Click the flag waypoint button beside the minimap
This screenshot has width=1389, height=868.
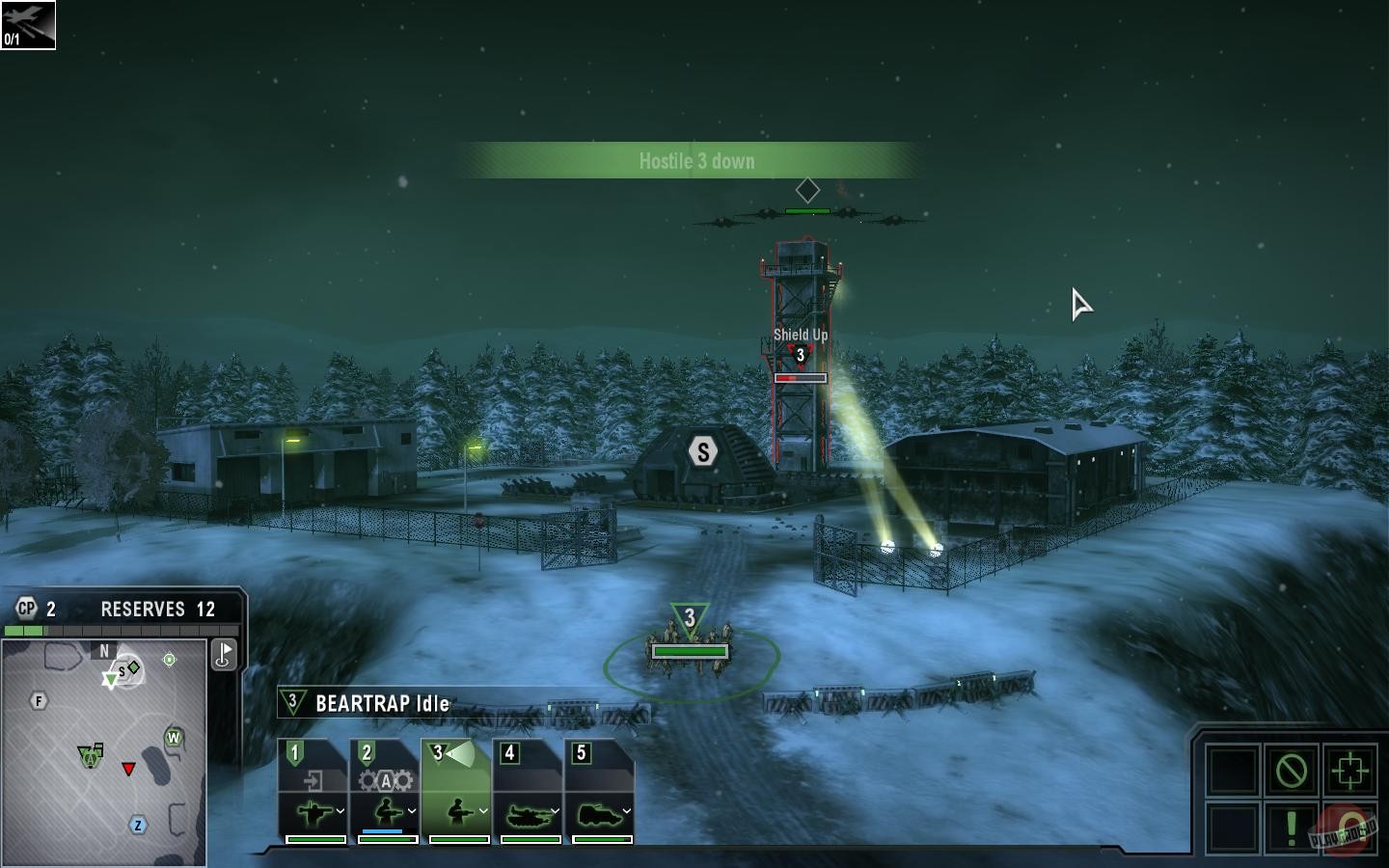point(223,655)
